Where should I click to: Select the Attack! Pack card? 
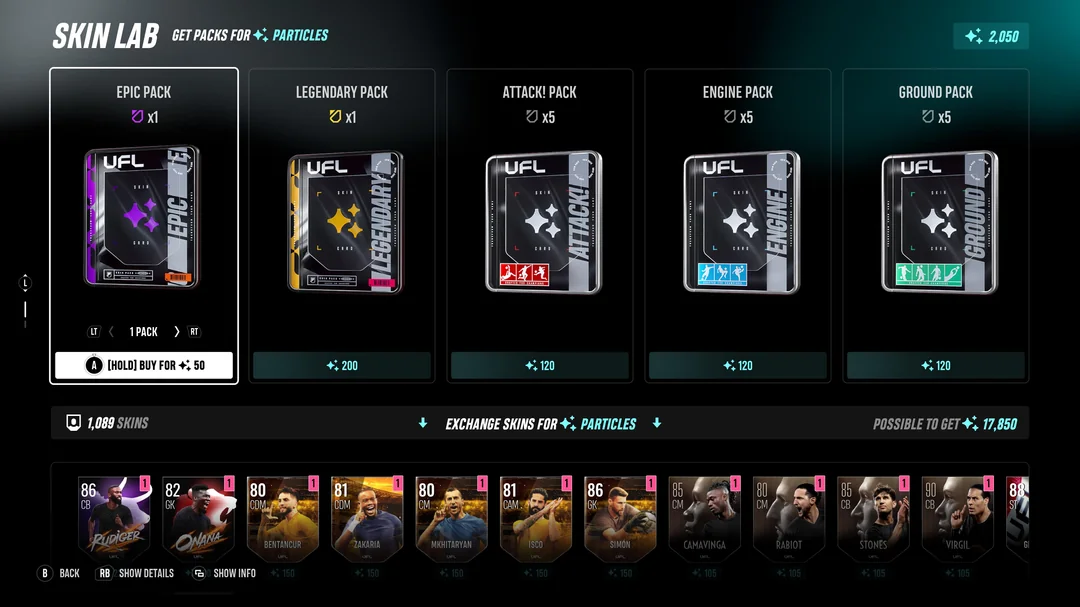point(540,220)
